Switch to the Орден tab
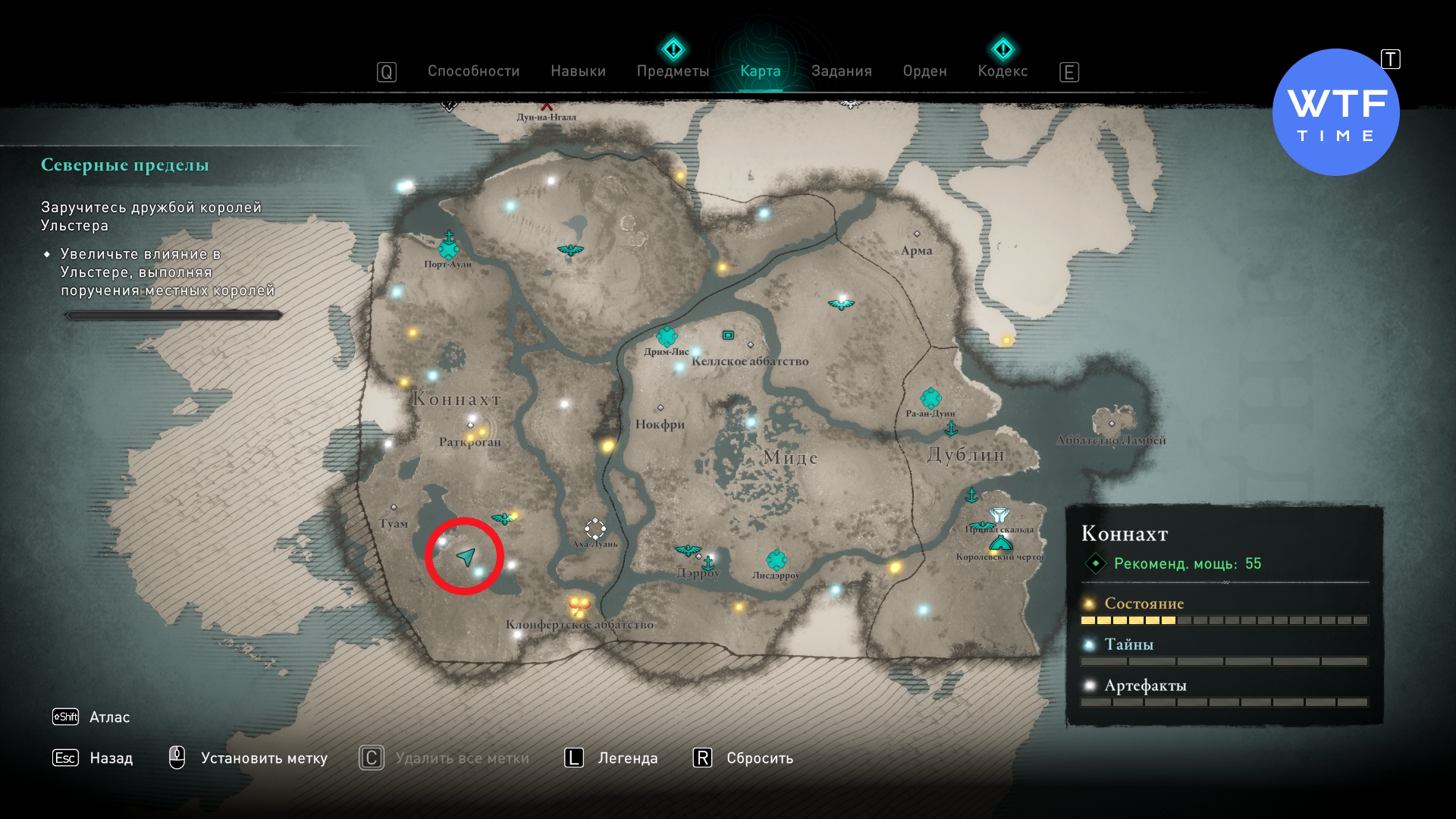 click(x=924, y=71)
